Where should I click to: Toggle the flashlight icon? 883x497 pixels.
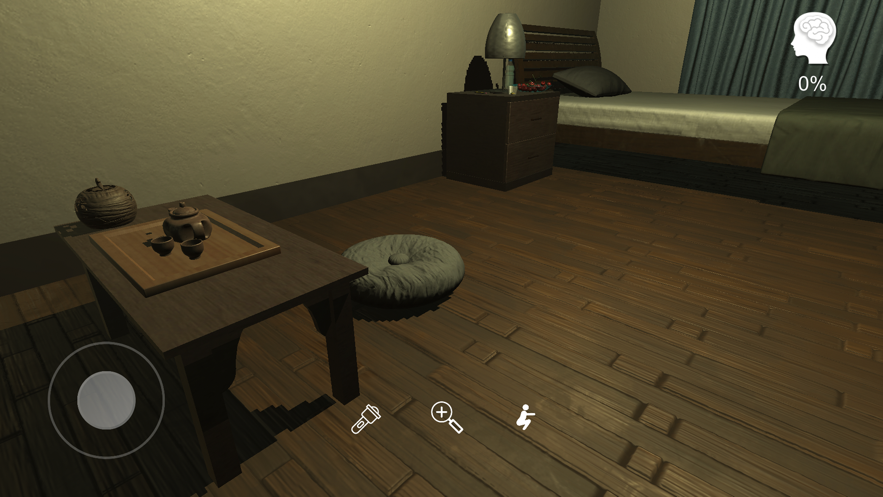365,418
